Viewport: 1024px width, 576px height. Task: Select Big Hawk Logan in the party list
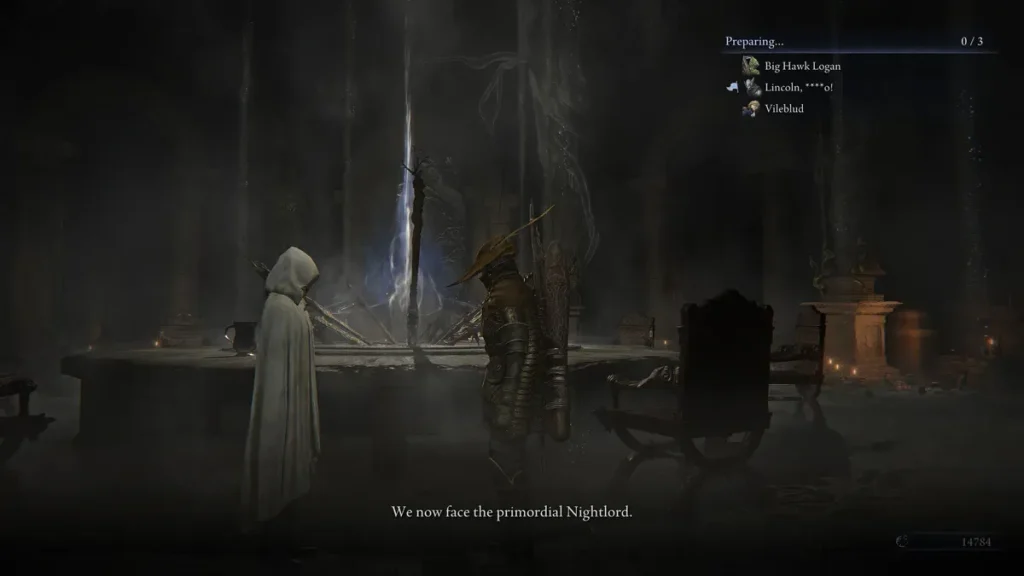(802, 66)
